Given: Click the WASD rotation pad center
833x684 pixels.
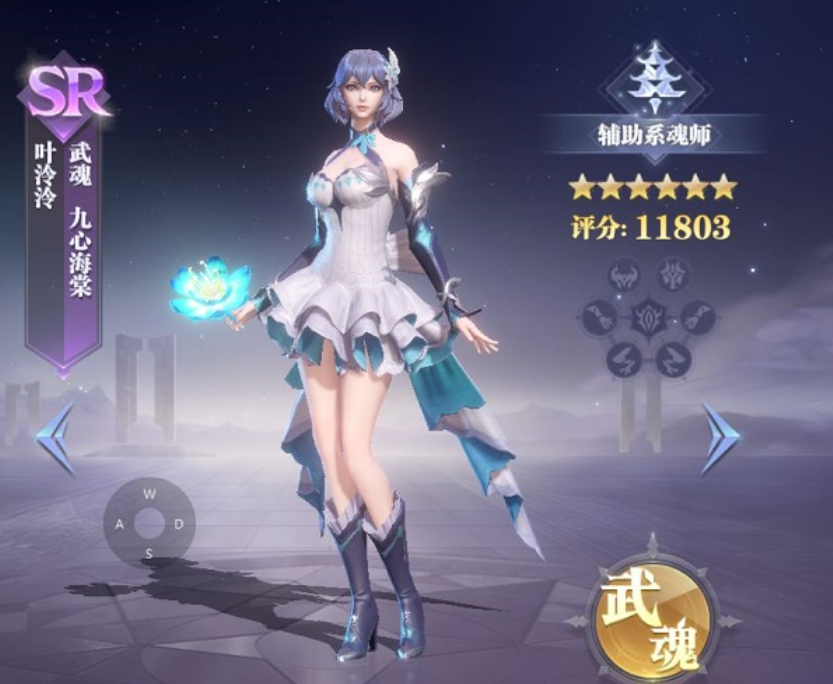Looking at the screenshot, I should (x=149, y=523).
